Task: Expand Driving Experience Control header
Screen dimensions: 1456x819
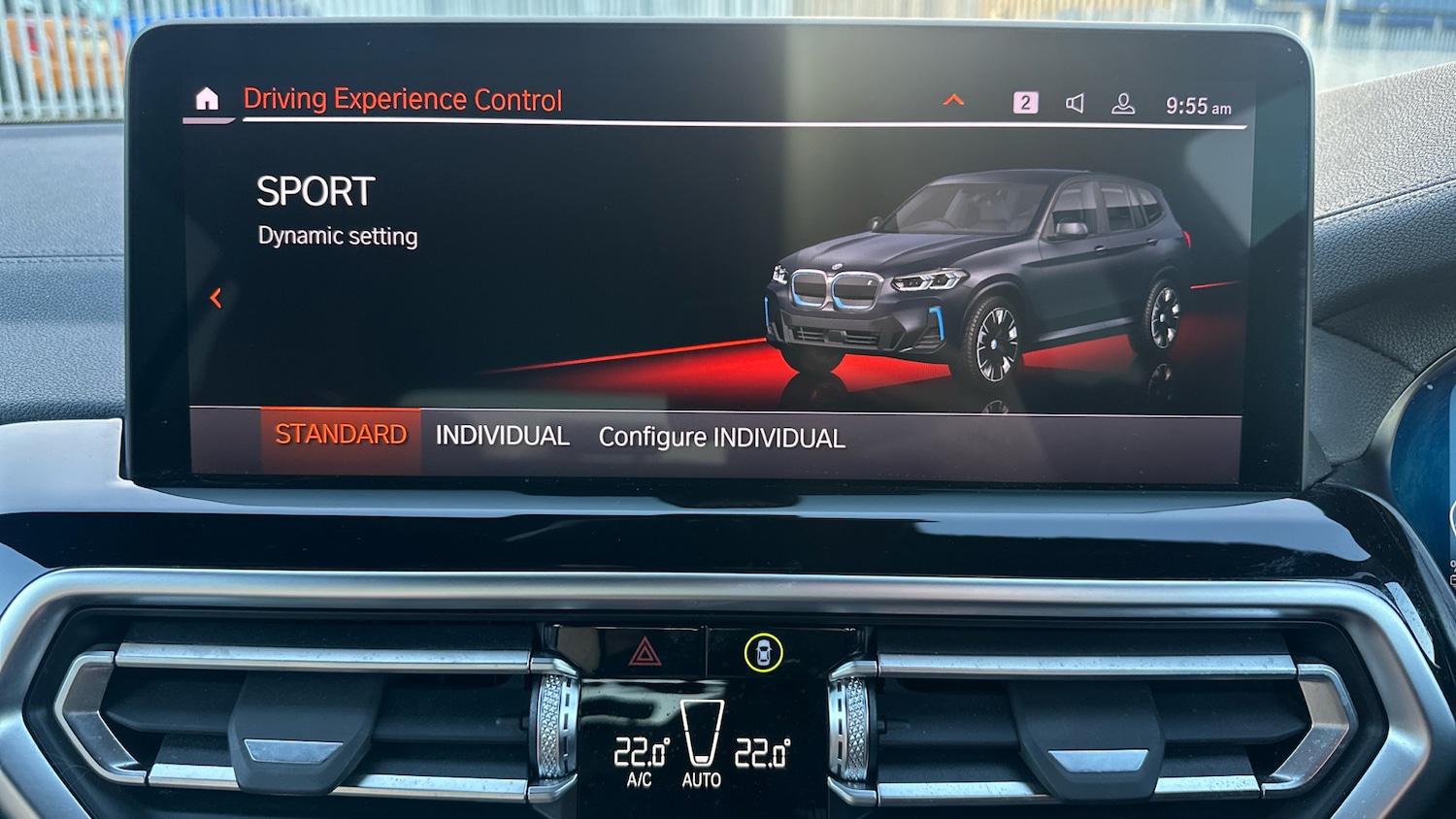Action: (x=404, y=98)
